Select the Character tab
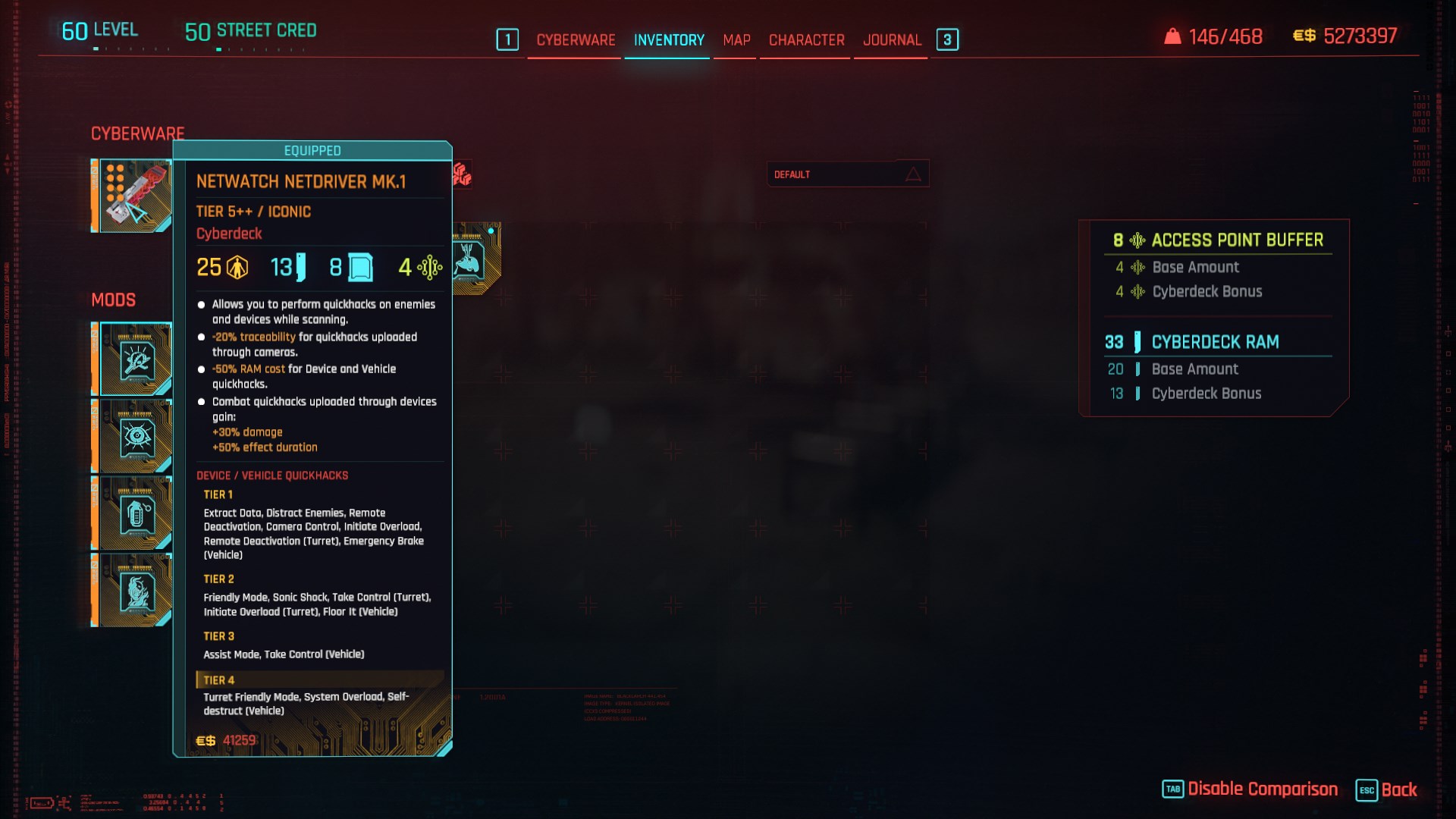This screenshot has width=1456, height=819. (806, 40)
